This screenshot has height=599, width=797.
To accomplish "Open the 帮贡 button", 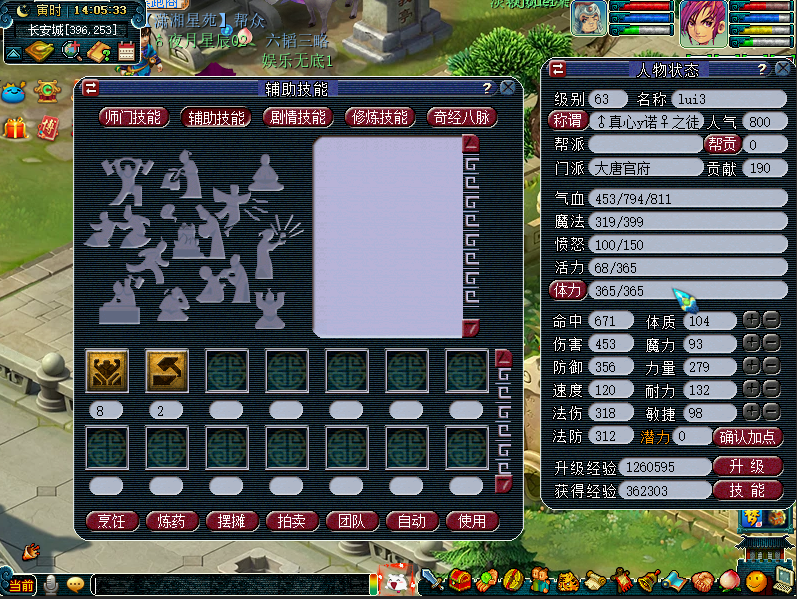I will [x=722, y=144].
